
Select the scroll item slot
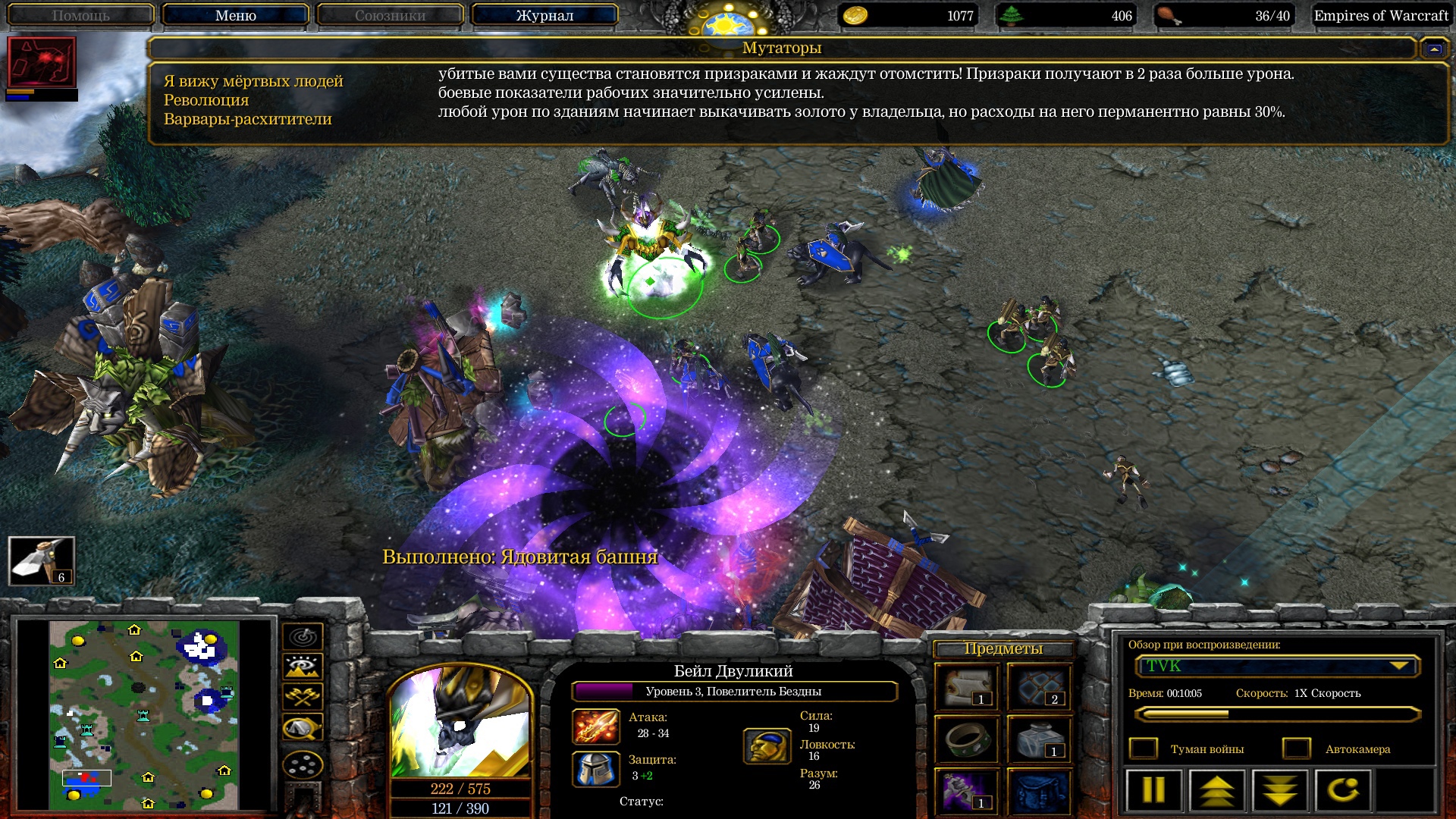pos(967,688)
